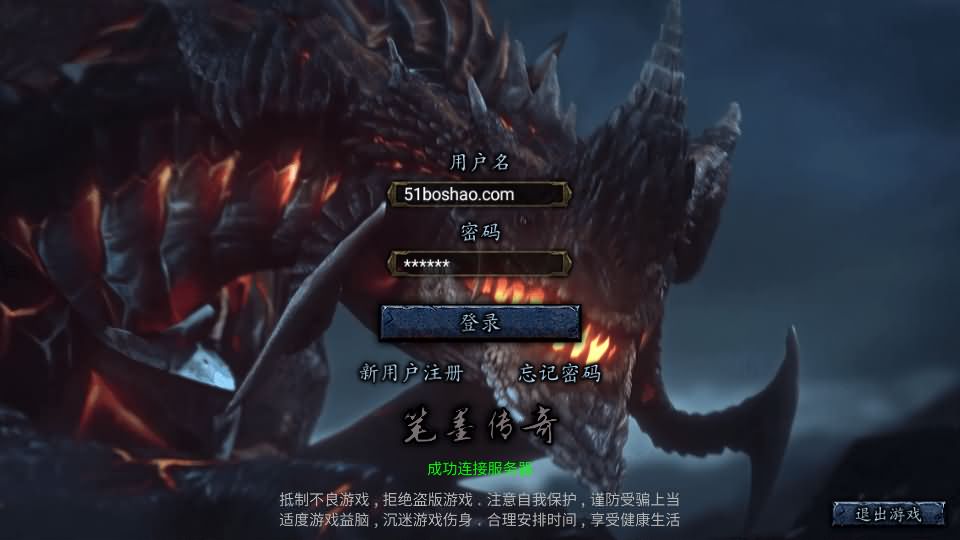960x540 pixels.
Task: Choose 忘记密码 to recover password
Action: [560, 374]
